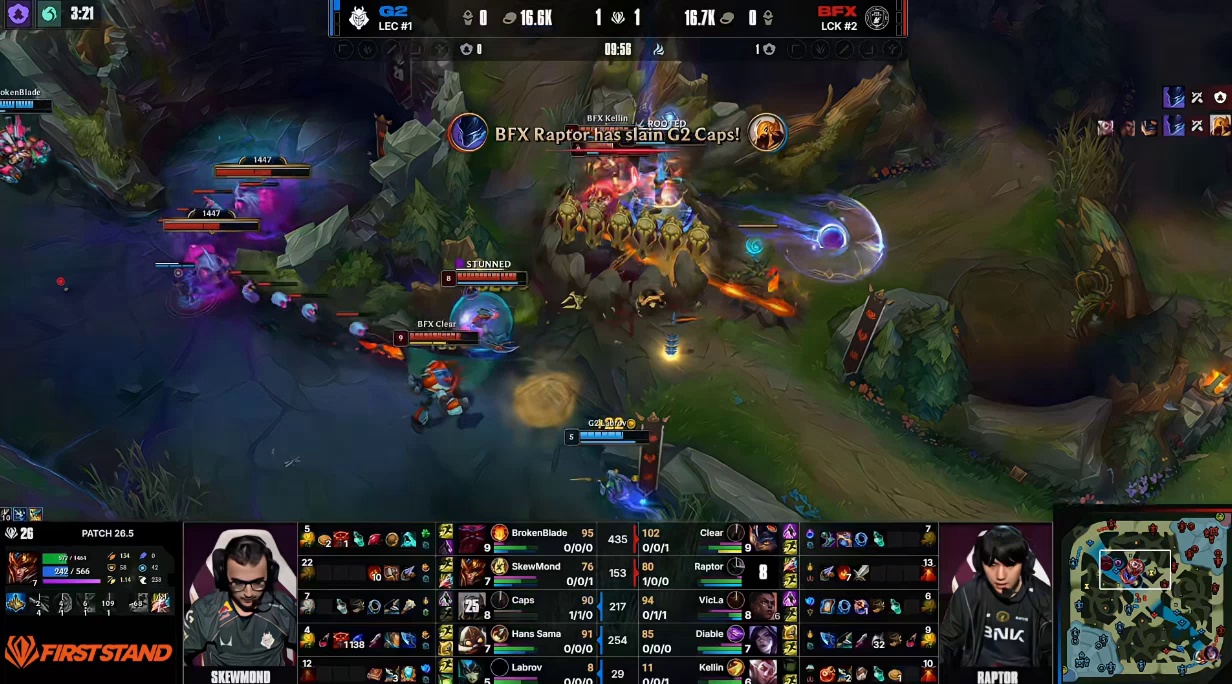The height and width of the screenshot is (684, 1232).
Task: Open the Raptor player camera feed
Action: (995, 598)
